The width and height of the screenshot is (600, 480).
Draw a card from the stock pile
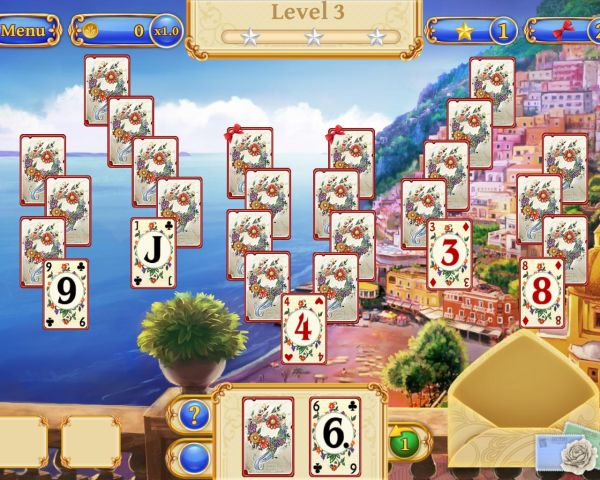click(x=267, y=434)
